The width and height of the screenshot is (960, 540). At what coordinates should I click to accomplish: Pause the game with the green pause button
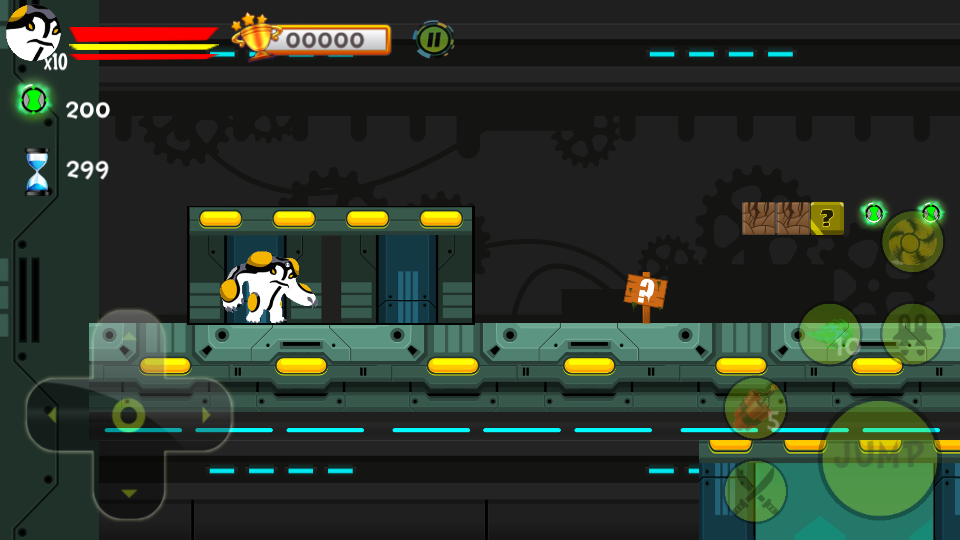(433, 39)
